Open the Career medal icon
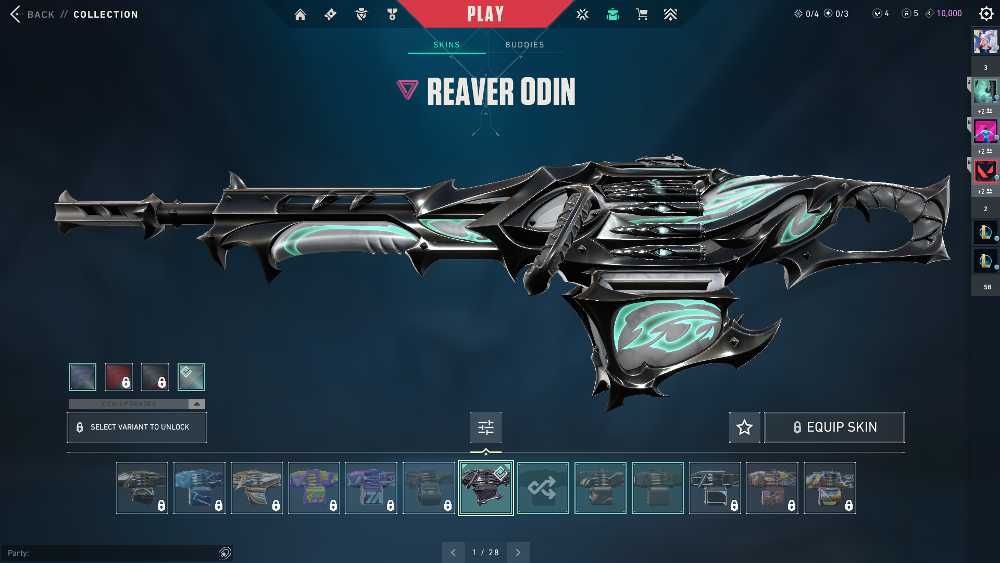The height and width of the screenshot is (563, 1000). coord(392,15)
